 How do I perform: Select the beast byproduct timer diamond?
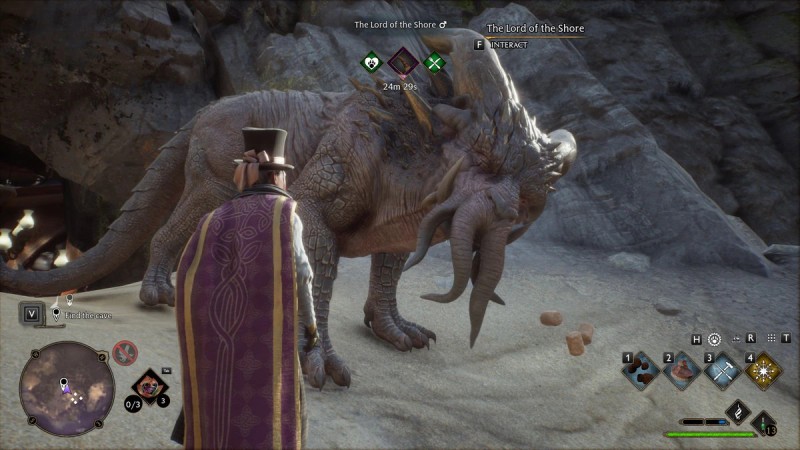coord(403,63)
